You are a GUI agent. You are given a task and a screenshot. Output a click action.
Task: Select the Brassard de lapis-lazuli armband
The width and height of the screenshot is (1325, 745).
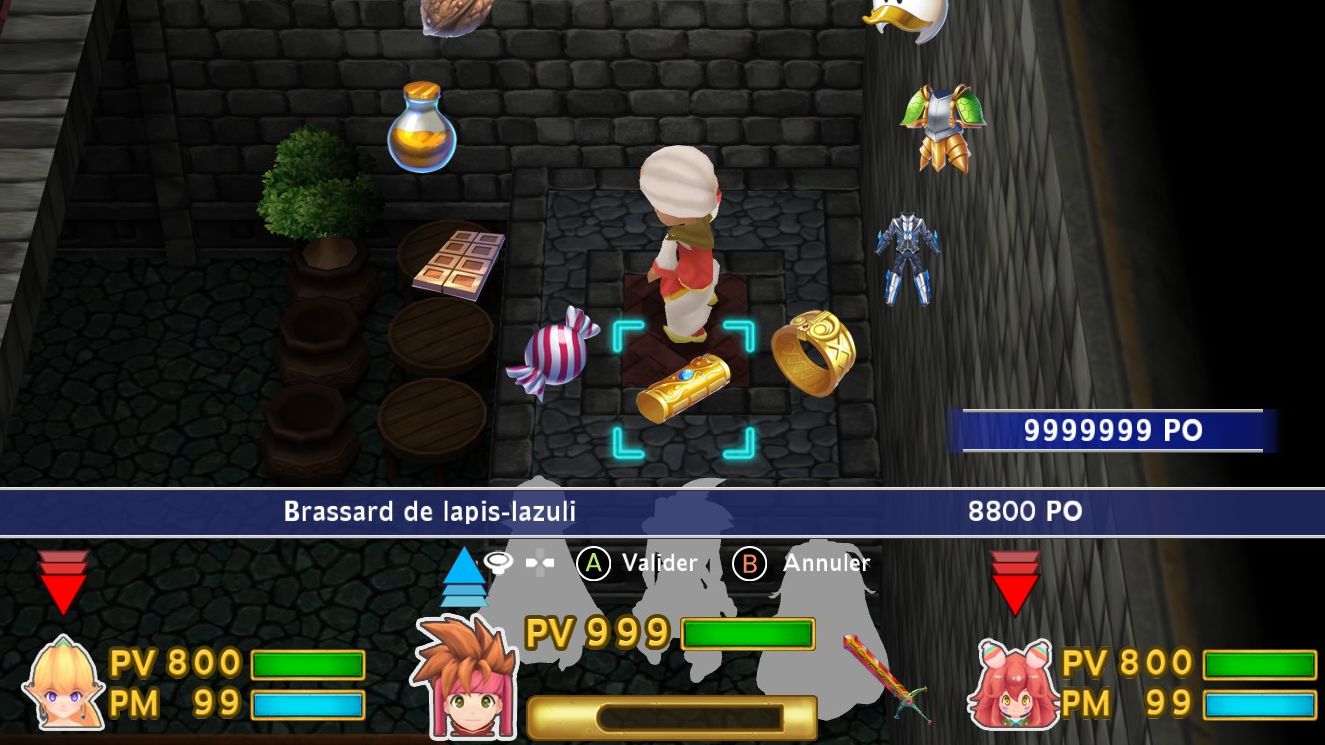coord(683,387)
